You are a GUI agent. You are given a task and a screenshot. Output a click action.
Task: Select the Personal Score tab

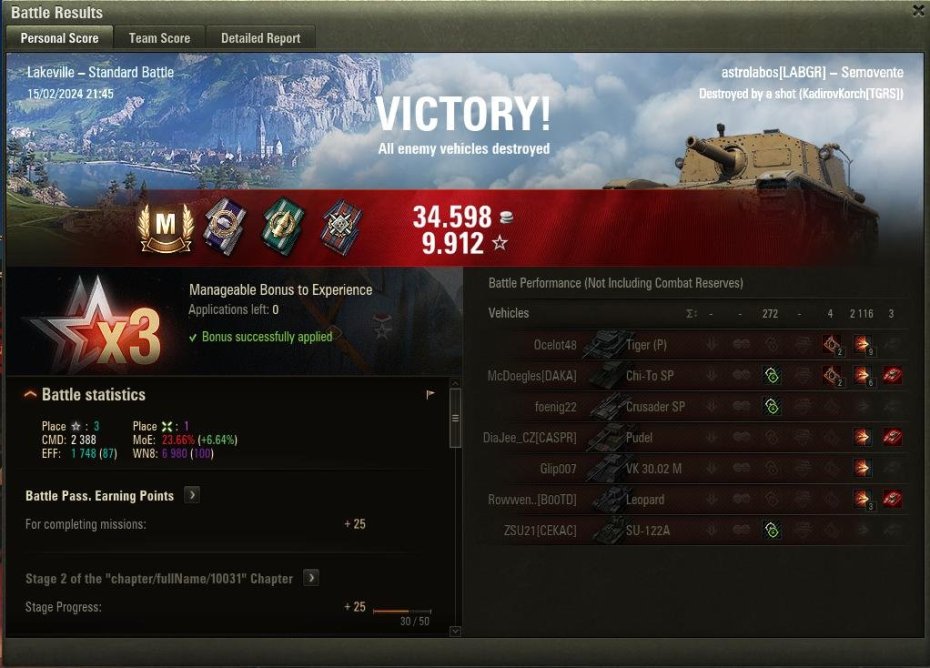[x=60, y=38]
